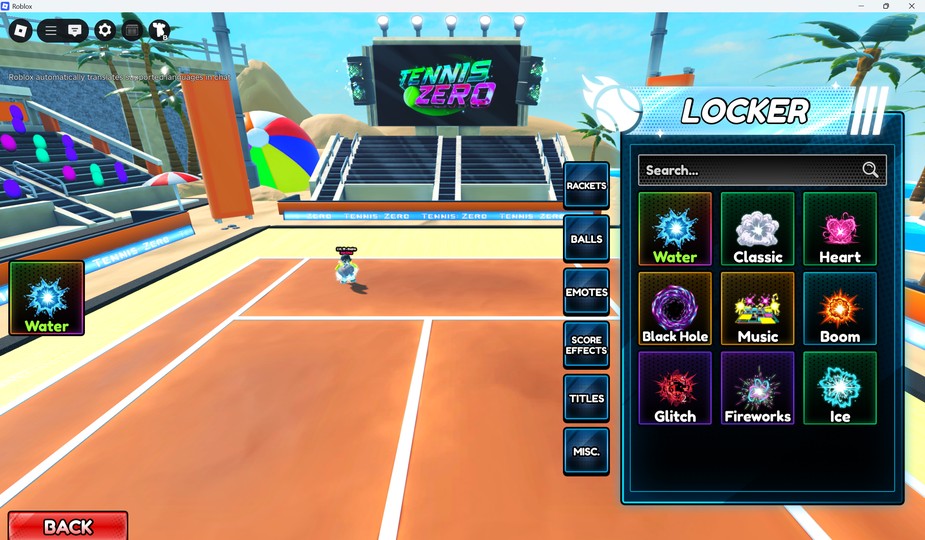
Task: Close the Roblox window
Action: pos(911,6)
